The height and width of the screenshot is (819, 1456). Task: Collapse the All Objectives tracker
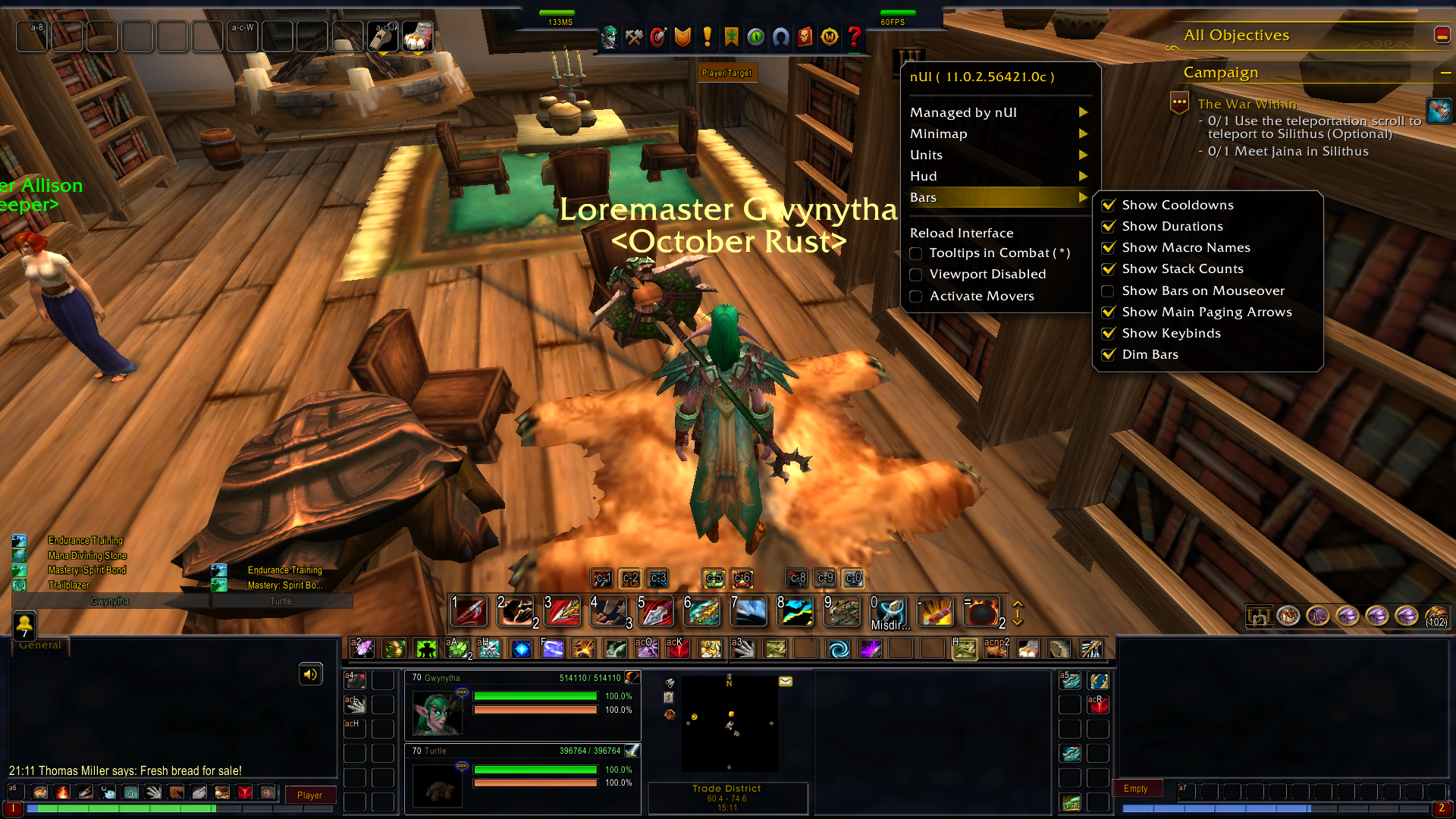(1442, 35)
